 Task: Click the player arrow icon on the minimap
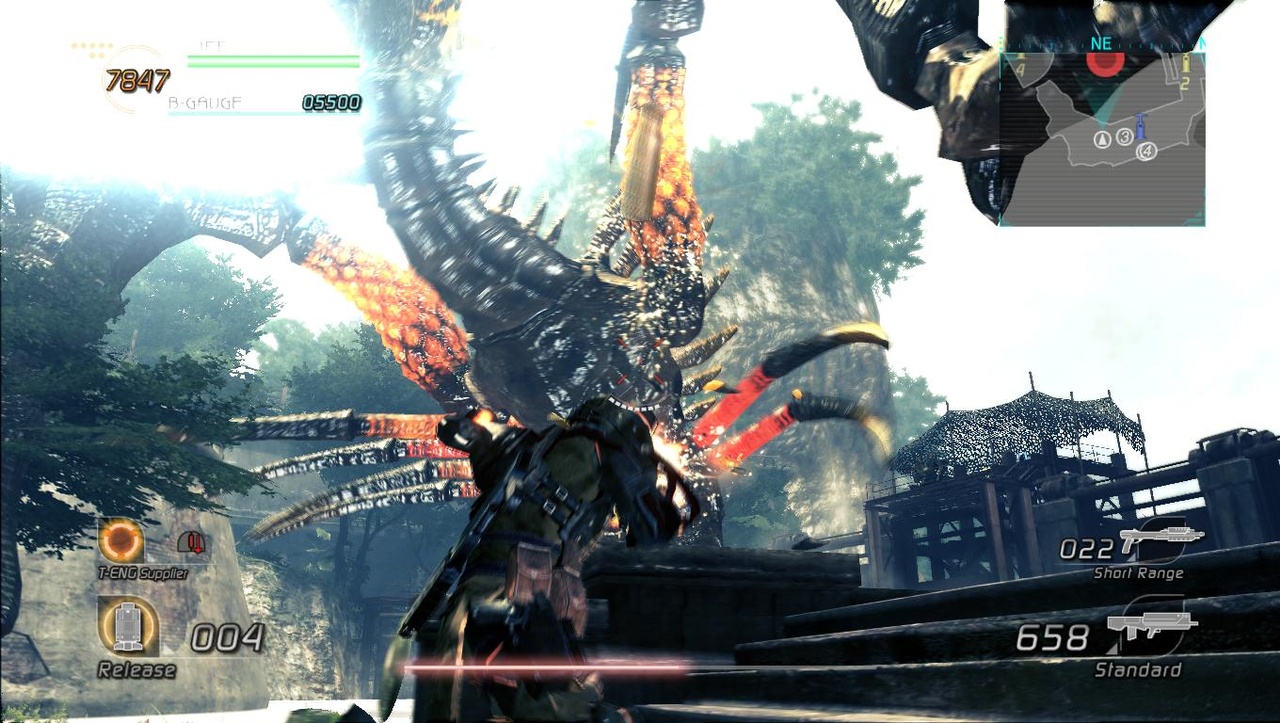tap(1102, 139)
